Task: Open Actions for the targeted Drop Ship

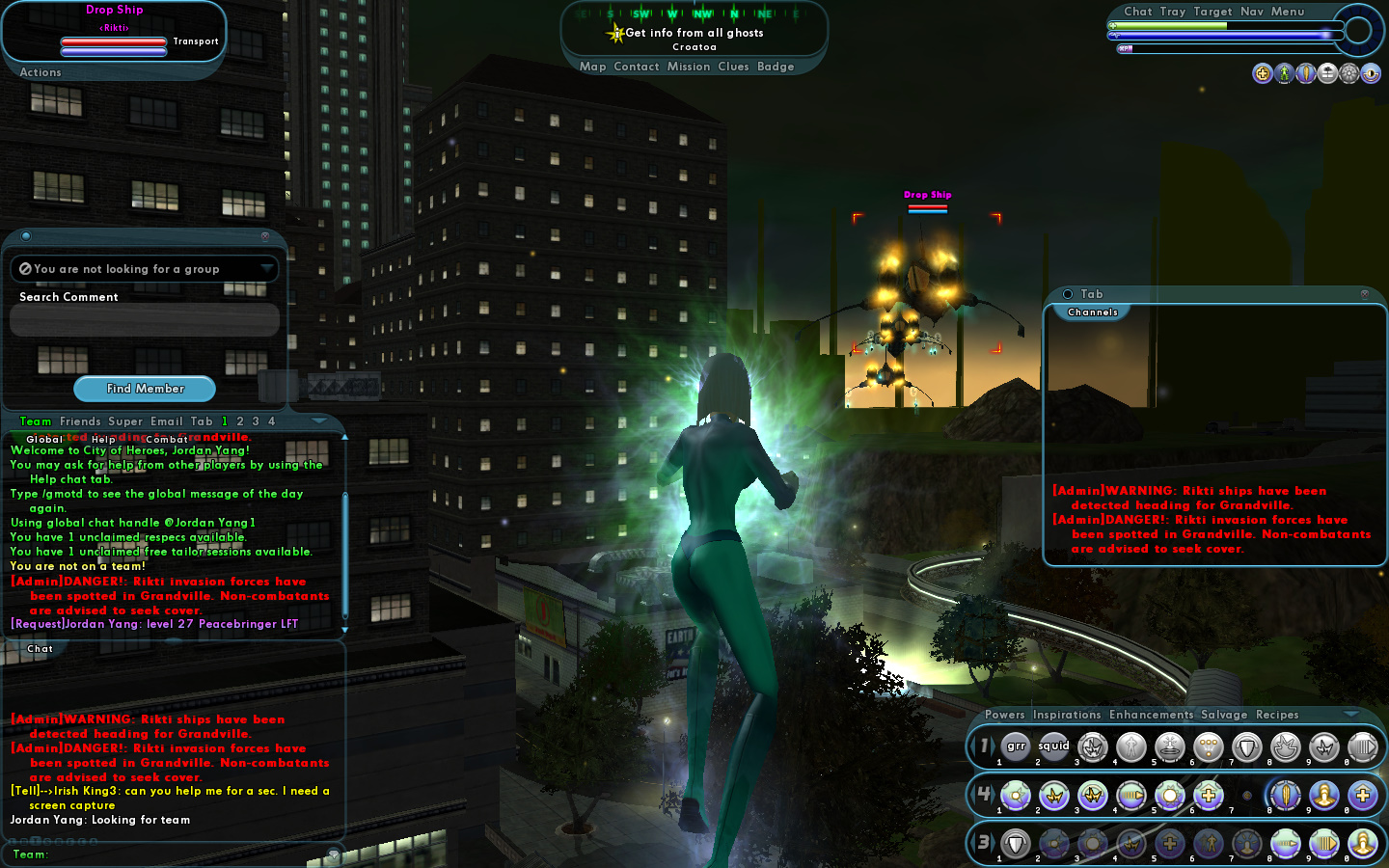Action: coord(41,72)
